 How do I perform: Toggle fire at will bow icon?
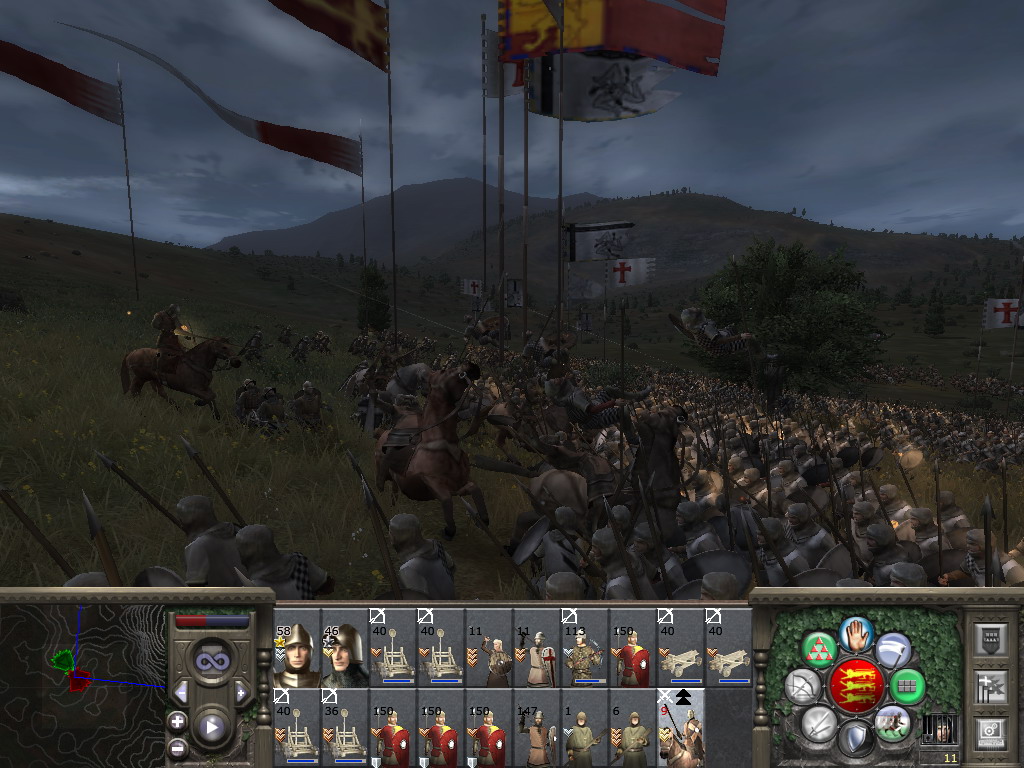click(x=802, y=686)
